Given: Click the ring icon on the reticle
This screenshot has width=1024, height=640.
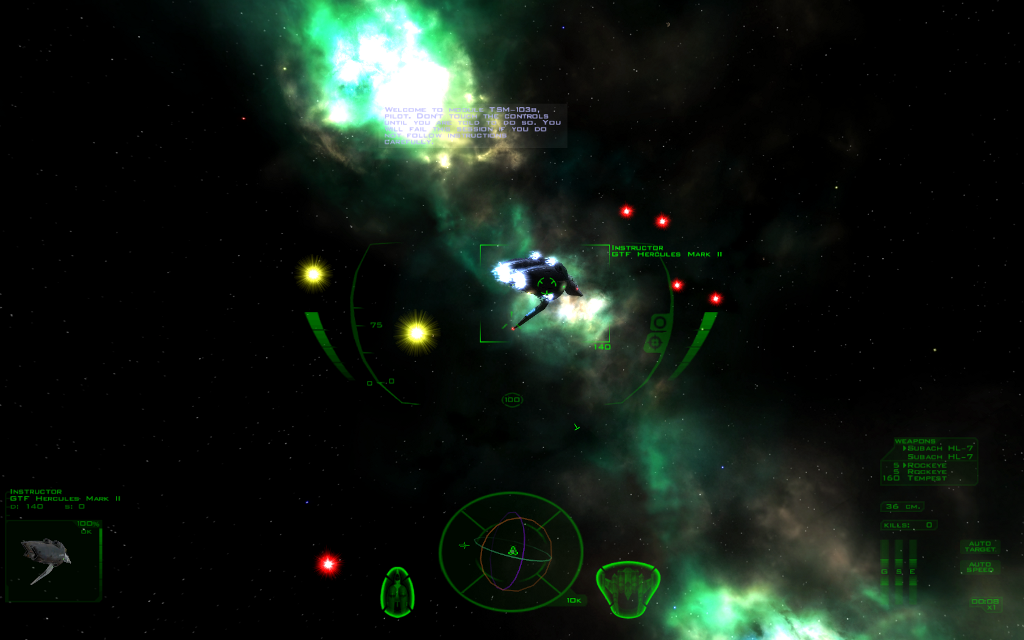Looking at the screenshot, I should [x=659, y=322].
